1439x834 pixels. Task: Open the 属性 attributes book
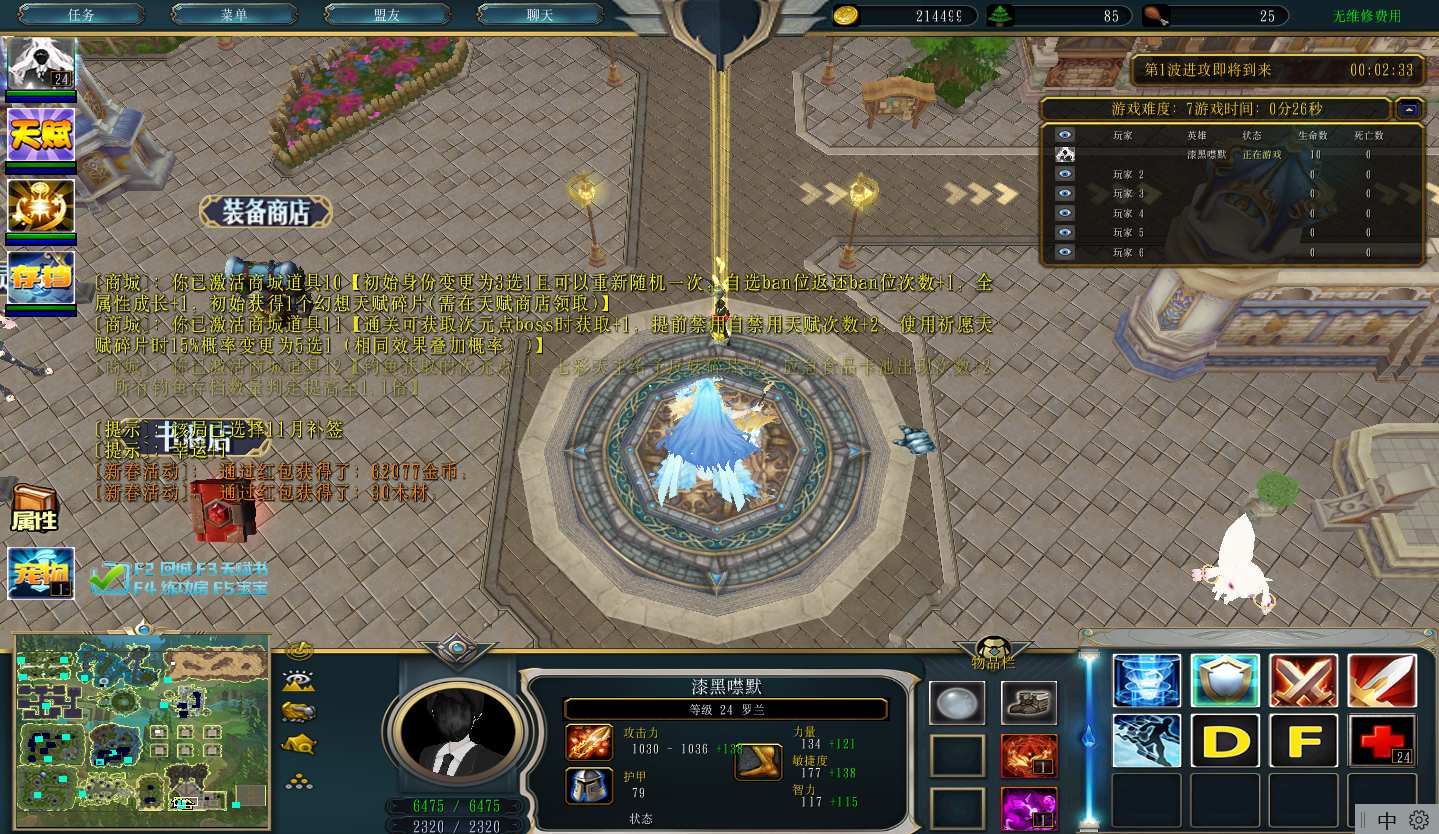(34, 509)
